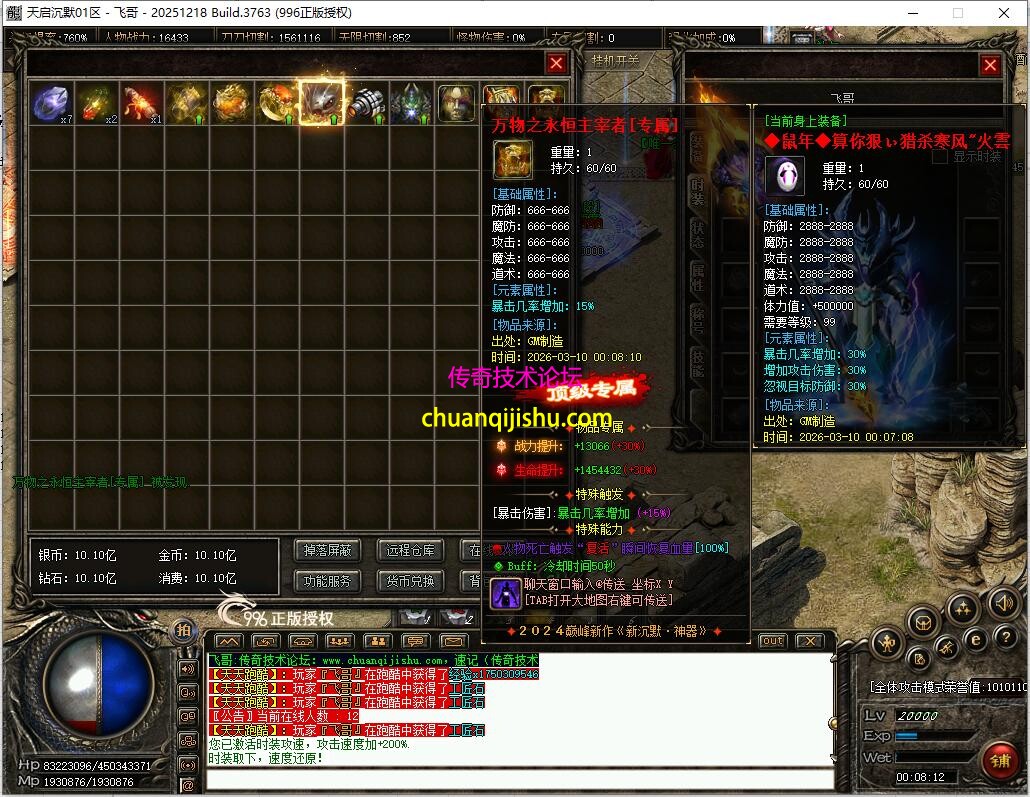The image size is (1030, 797).
Task: Open the bag chest round icon
Action: 922,622
